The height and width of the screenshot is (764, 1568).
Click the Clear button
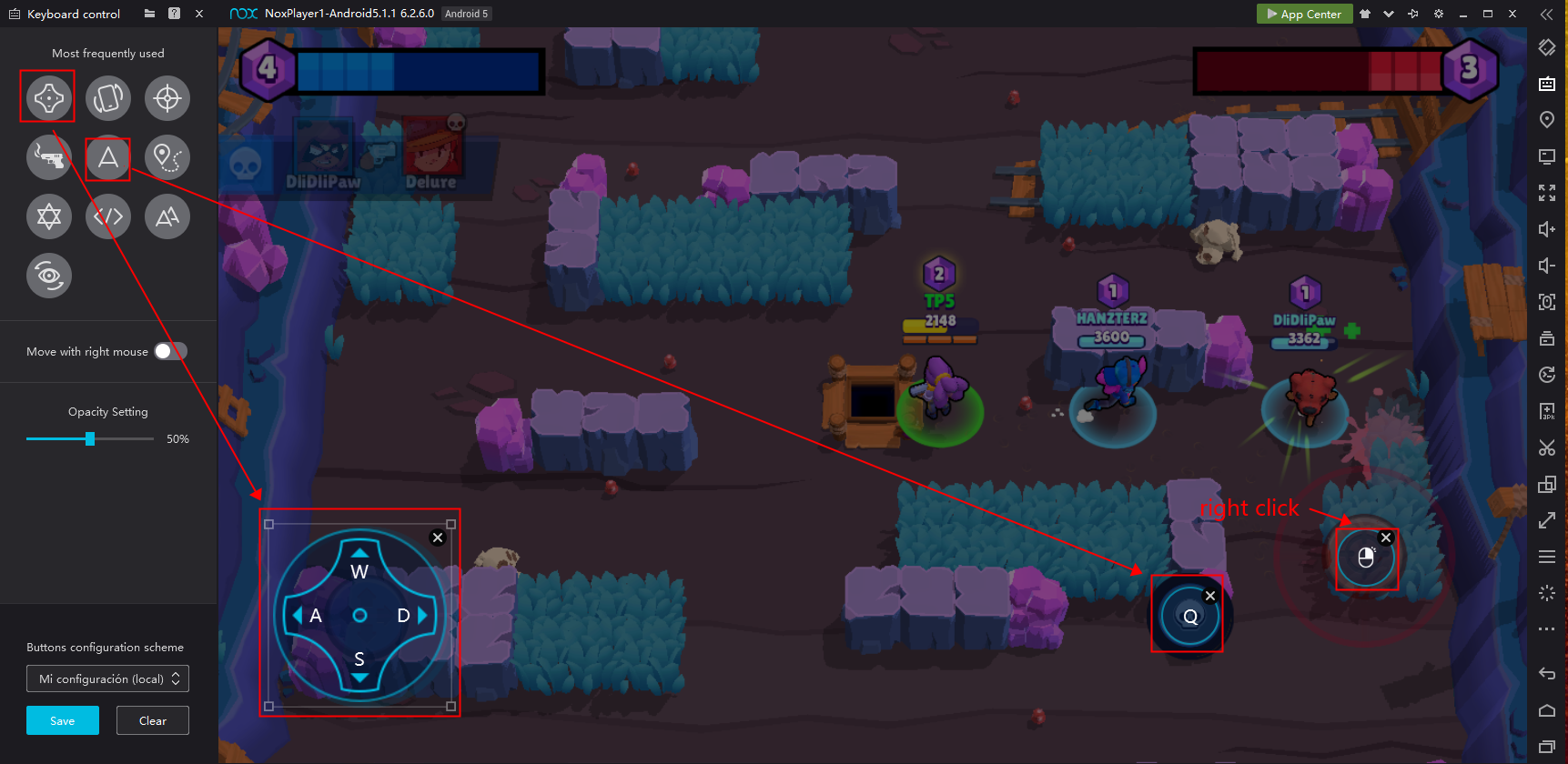coord(152,719)
